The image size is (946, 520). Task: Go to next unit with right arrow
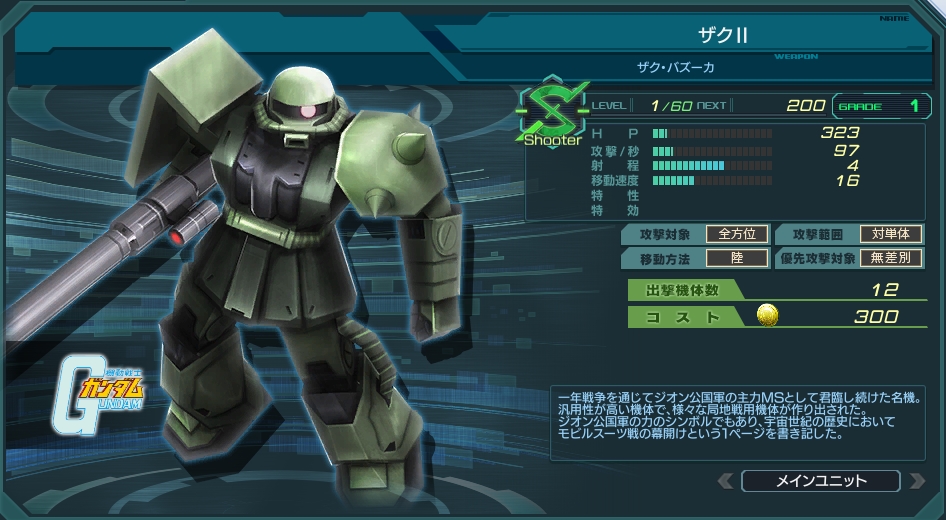(x=916, y=481)
